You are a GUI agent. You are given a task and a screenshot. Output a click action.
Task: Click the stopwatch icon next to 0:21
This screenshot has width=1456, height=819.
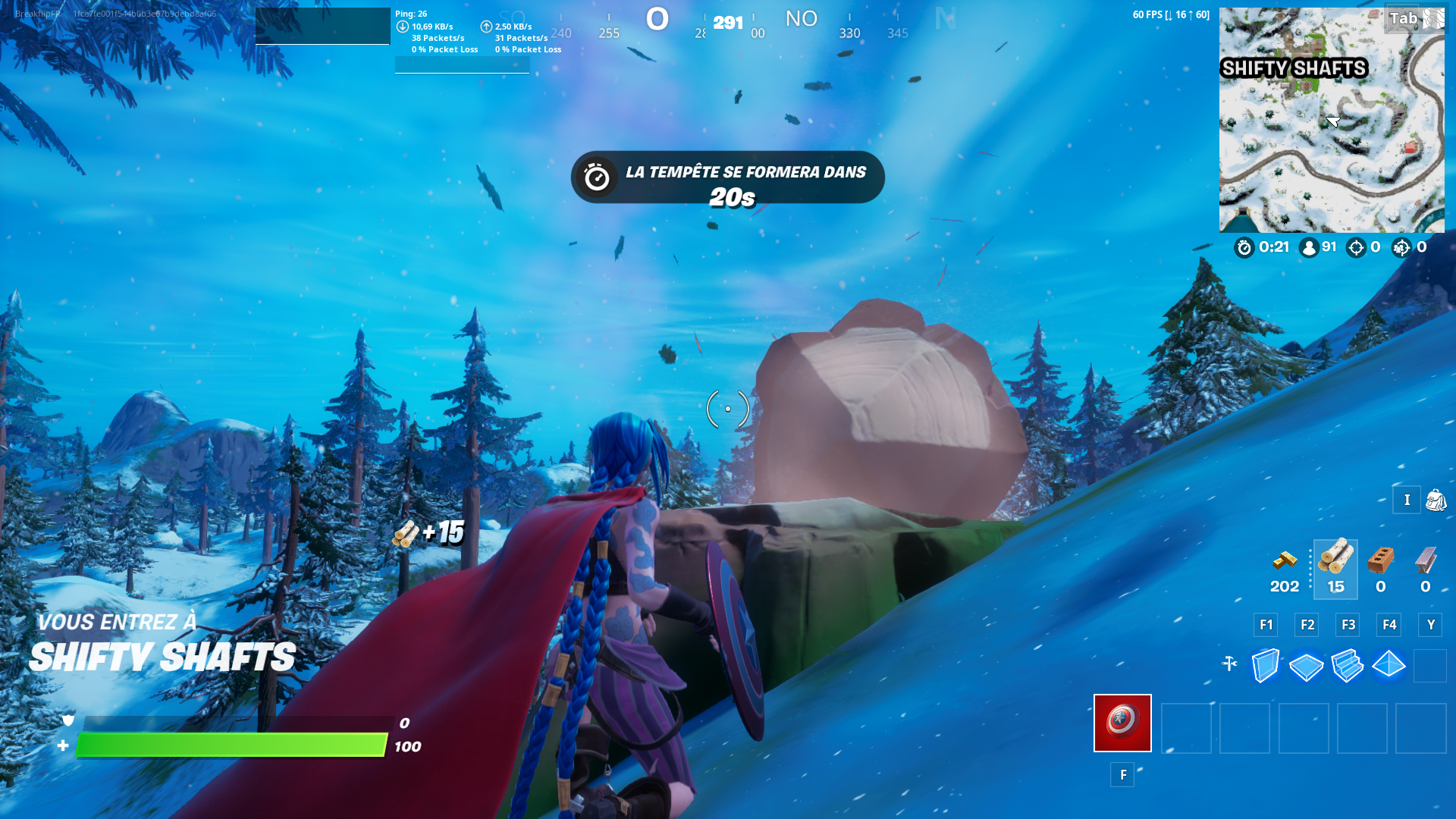coord(1244,247)
